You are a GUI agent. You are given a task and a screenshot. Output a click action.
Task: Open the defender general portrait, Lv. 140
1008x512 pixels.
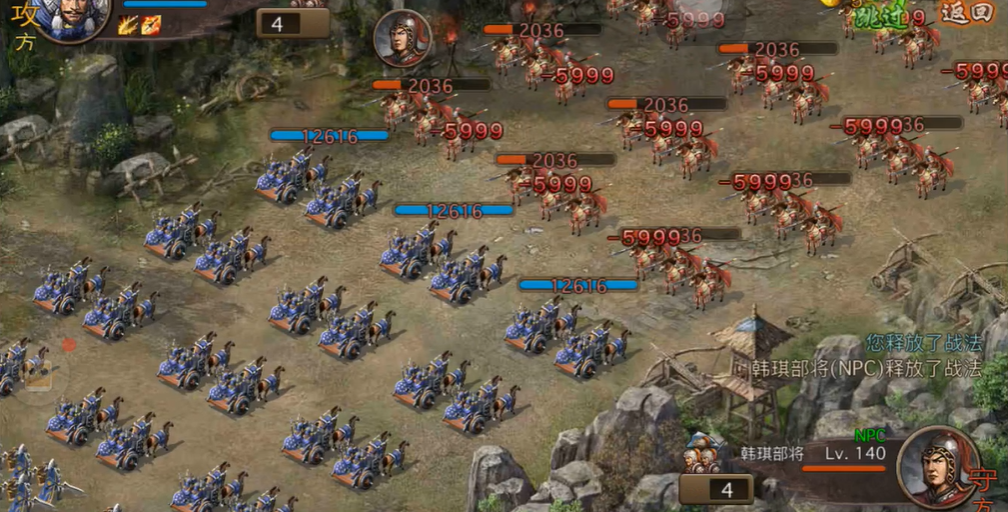tap(937, 467)
